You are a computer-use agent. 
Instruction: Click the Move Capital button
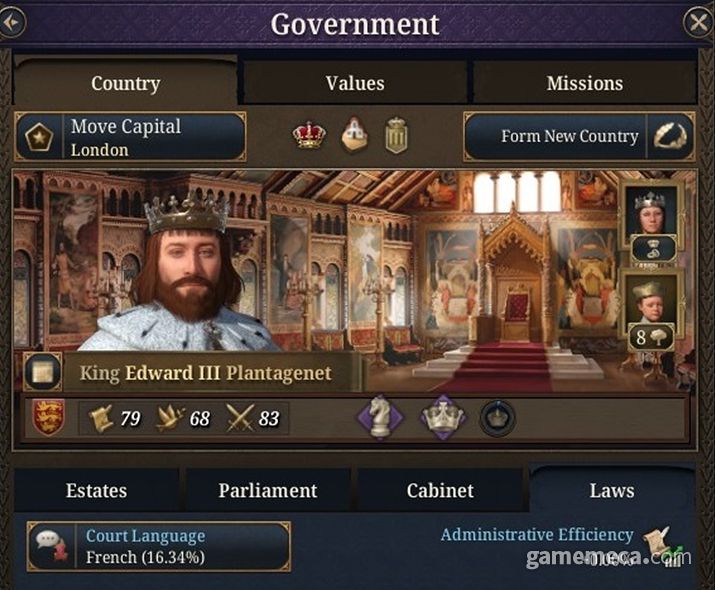pyautogui.click(x=130, y=137)
